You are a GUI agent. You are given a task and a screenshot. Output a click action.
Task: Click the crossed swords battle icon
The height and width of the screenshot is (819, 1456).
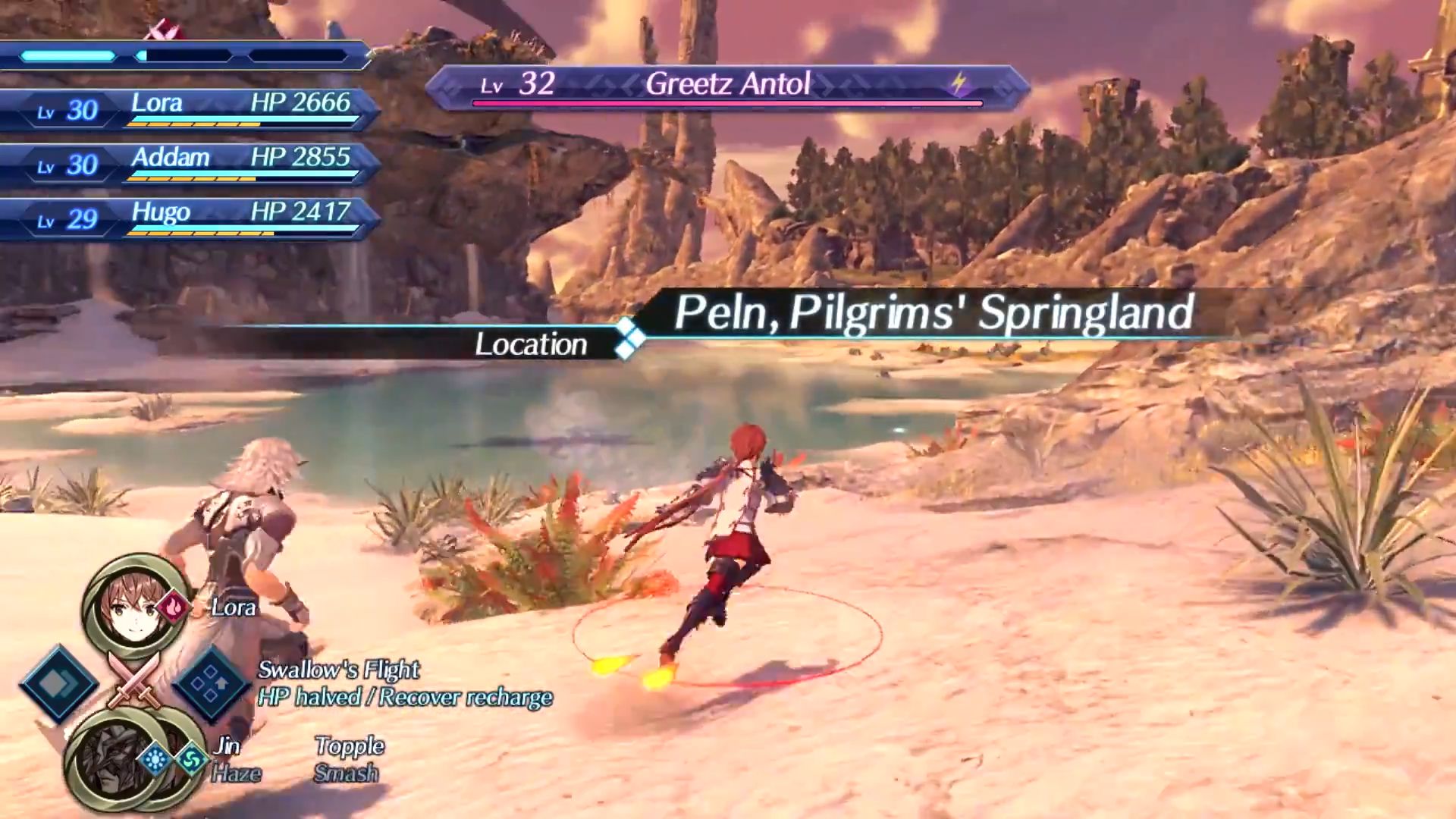click(134, 680)
